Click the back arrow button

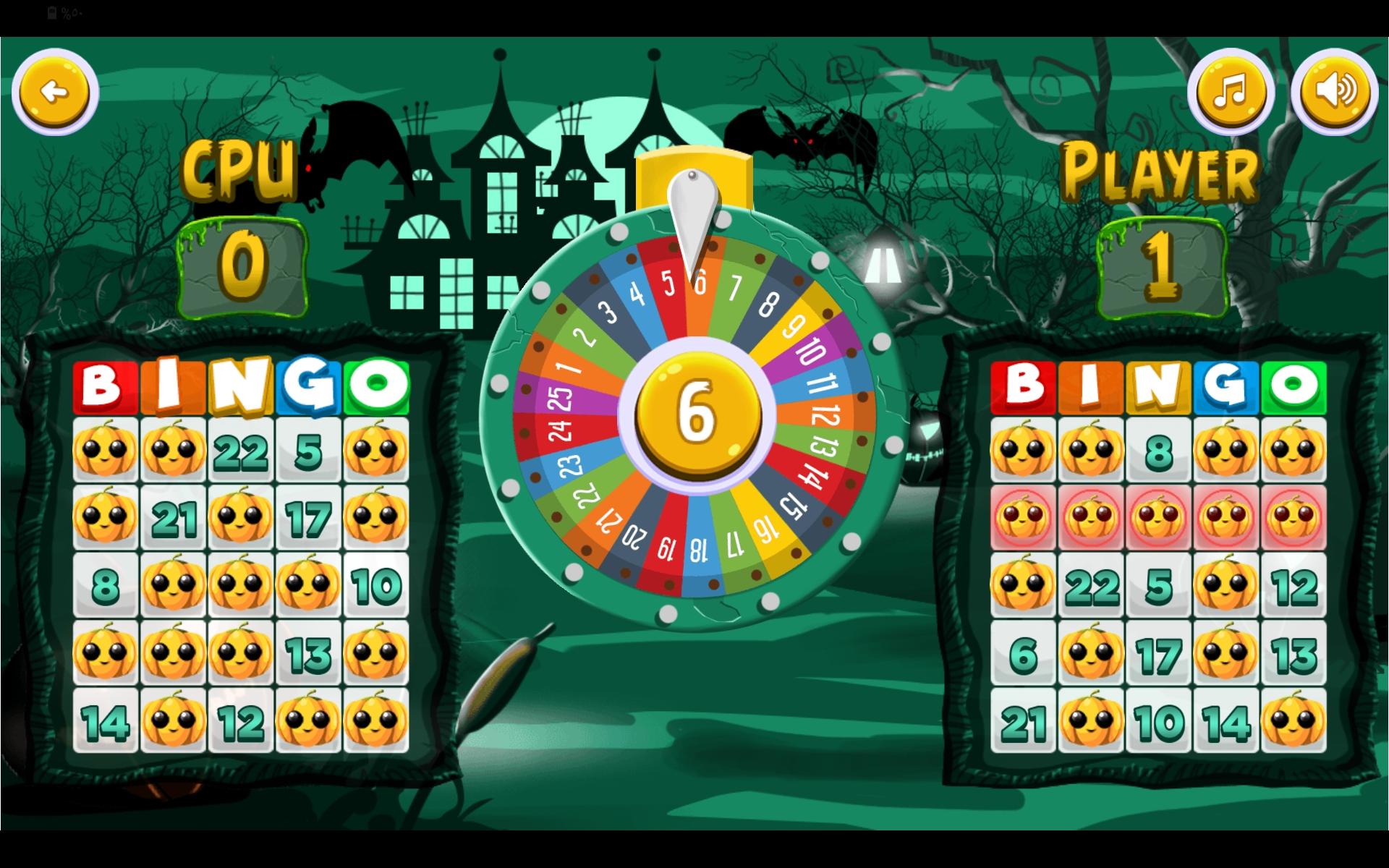(56, 92)
